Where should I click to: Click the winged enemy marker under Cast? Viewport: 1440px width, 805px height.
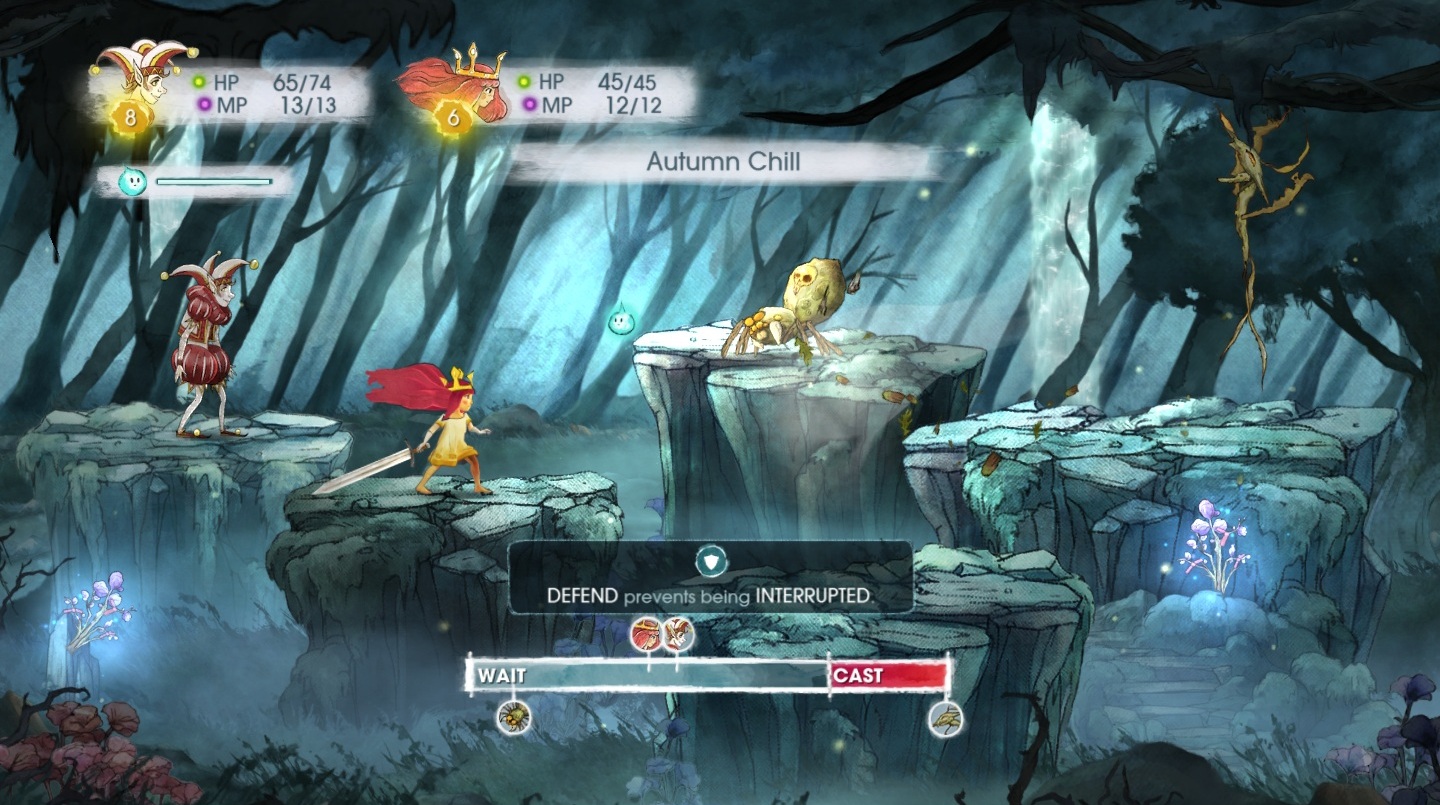tap(945, 718)
